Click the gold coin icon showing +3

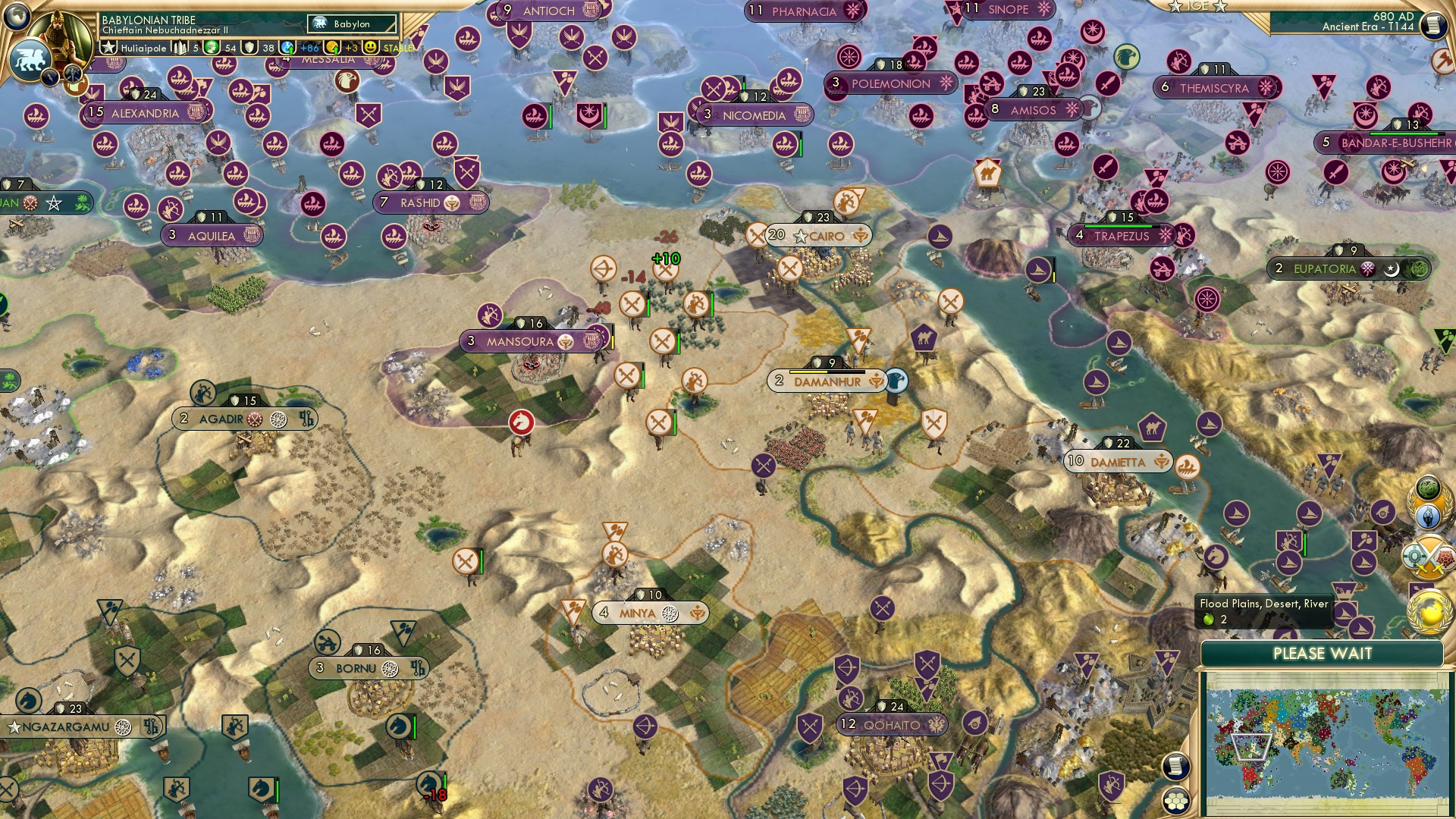click(332, 47)
